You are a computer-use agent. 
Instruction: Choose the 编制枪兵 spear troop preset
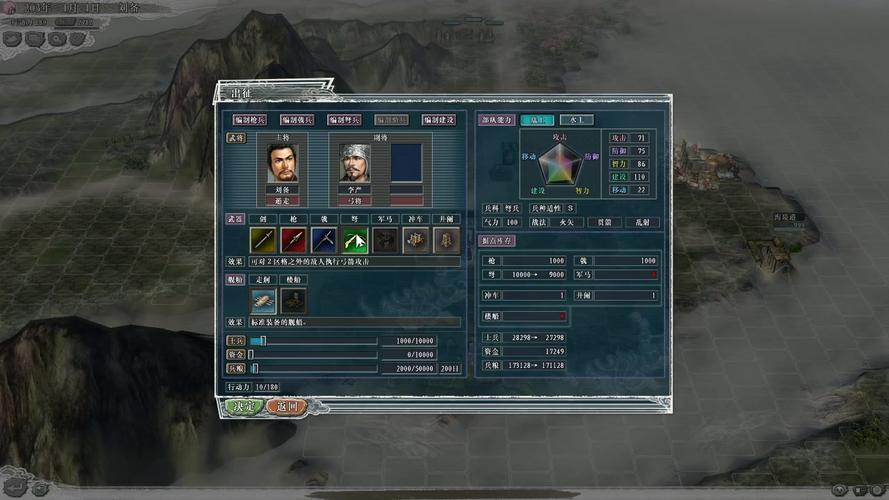click(248, 120)
